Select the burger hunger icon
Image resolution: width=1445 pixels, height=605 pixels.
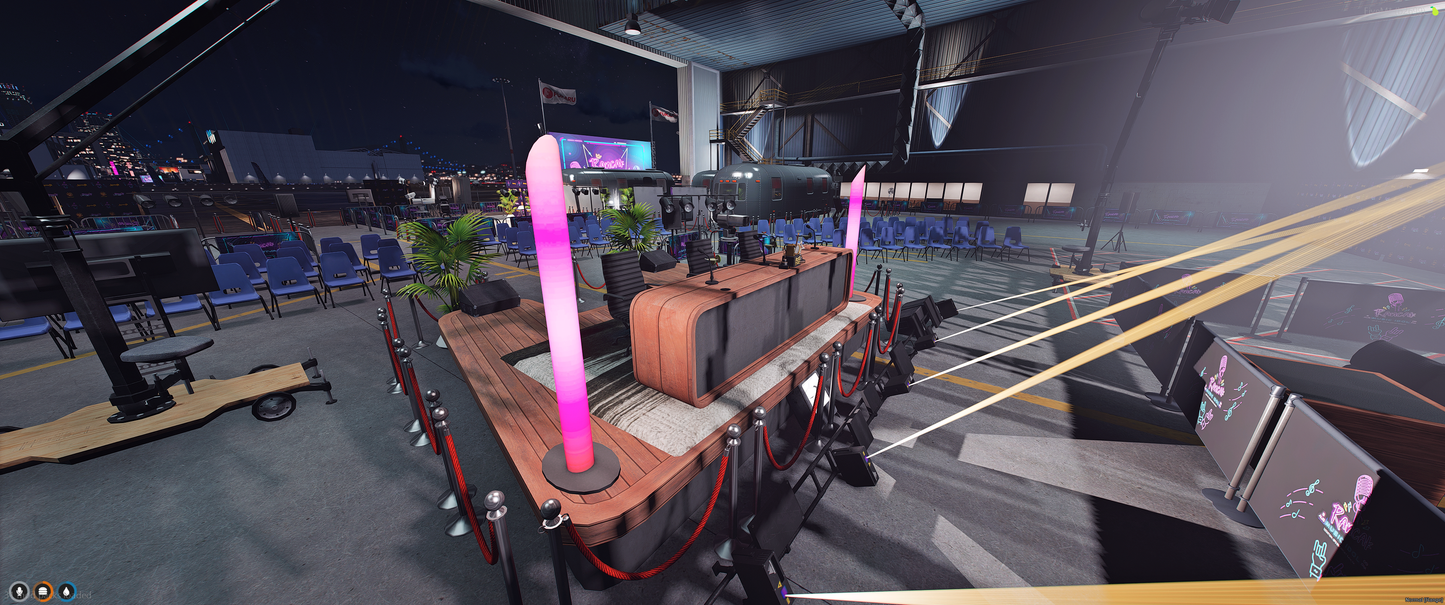(x=43, y=592)
